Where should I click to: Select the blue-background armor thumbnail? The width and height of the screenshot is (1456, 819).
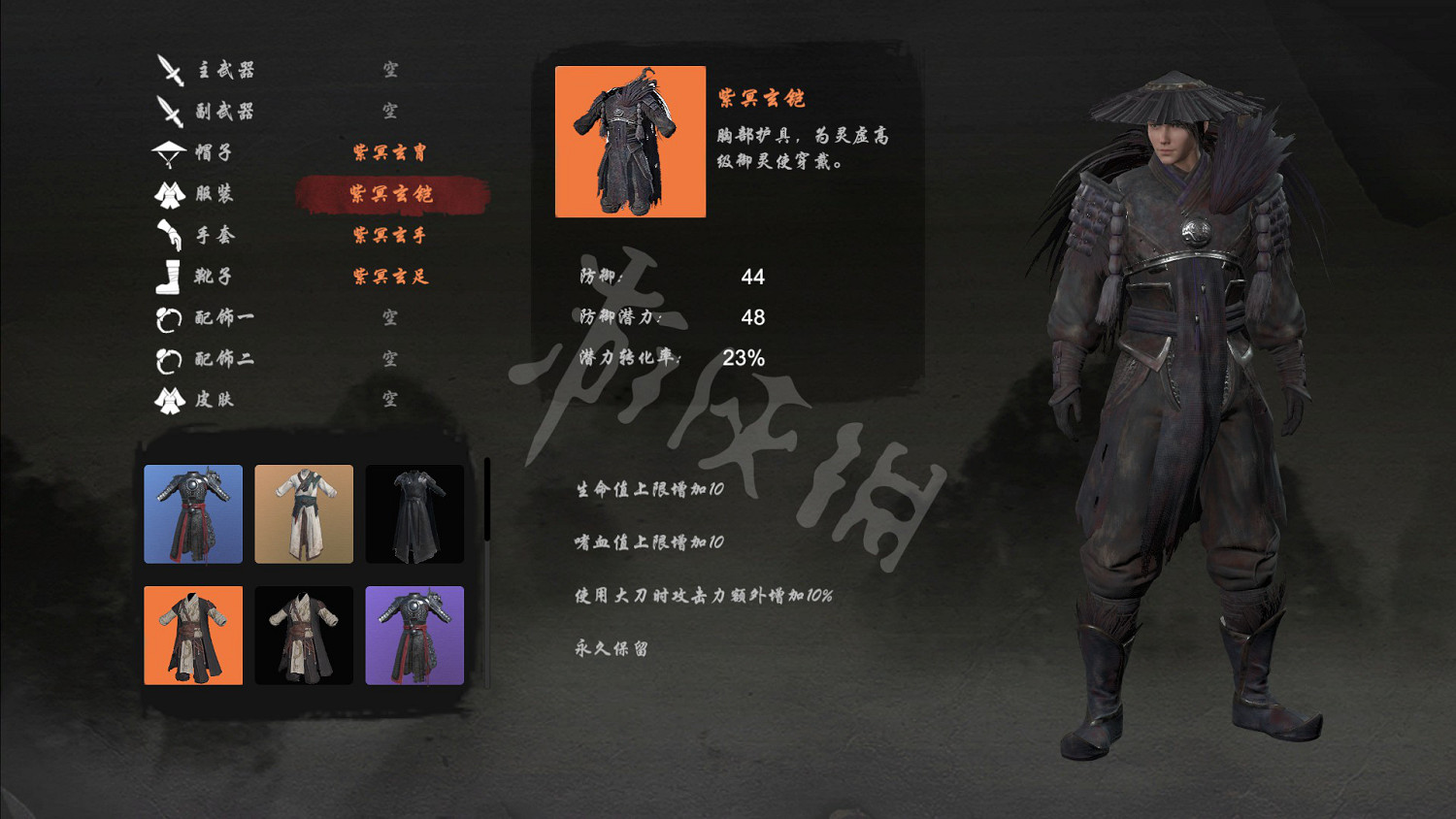pyautogui.click(x=193, y=514)
